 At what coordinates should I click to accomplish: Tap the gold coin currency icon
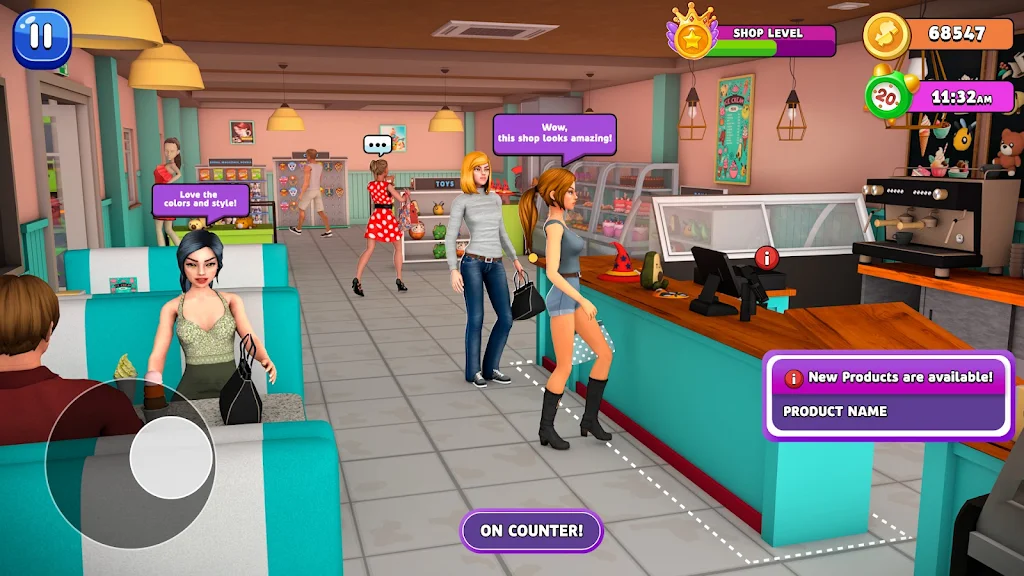[886, 34]
